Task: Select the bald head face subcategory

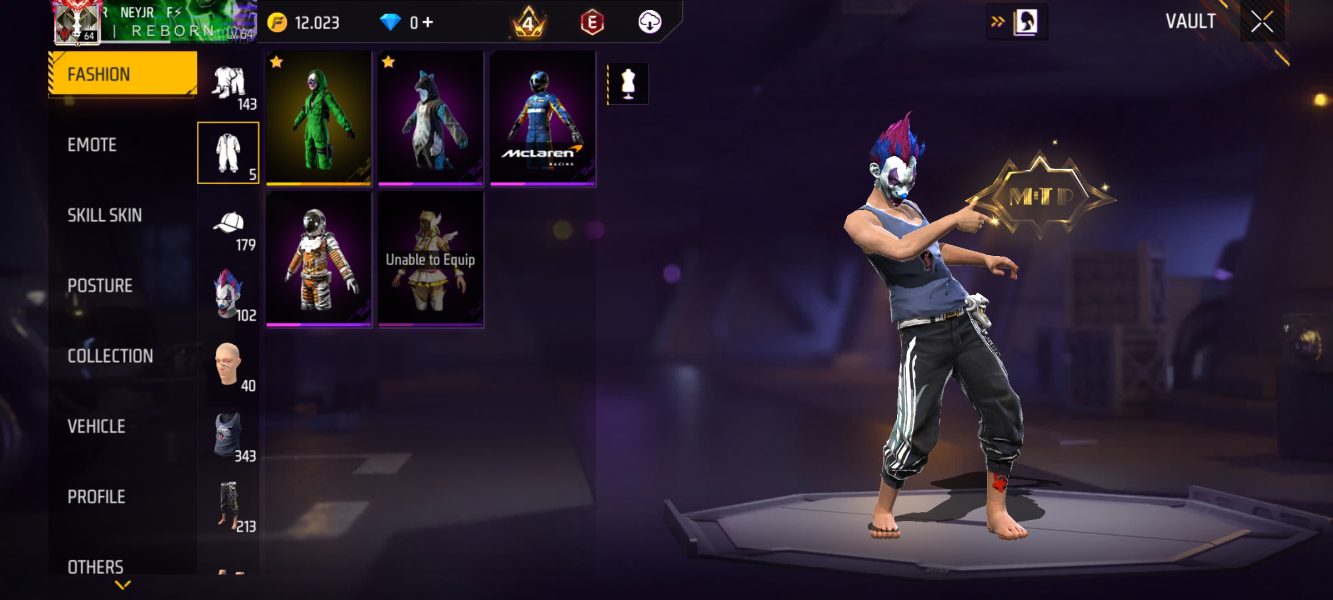Action: tap(229, 365)
